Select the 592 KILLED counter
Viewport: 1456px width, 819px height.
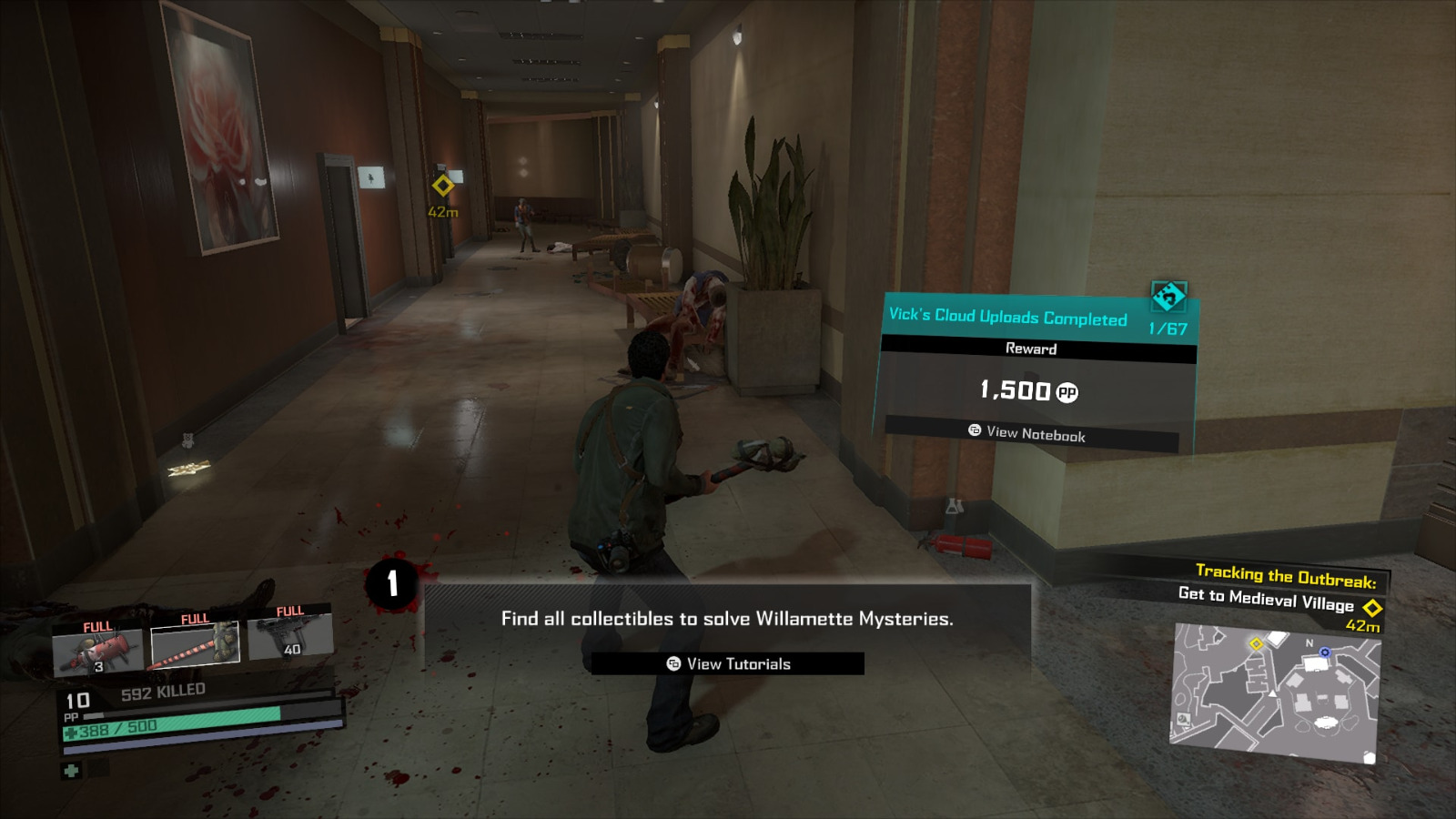click(x=164, y=690)
